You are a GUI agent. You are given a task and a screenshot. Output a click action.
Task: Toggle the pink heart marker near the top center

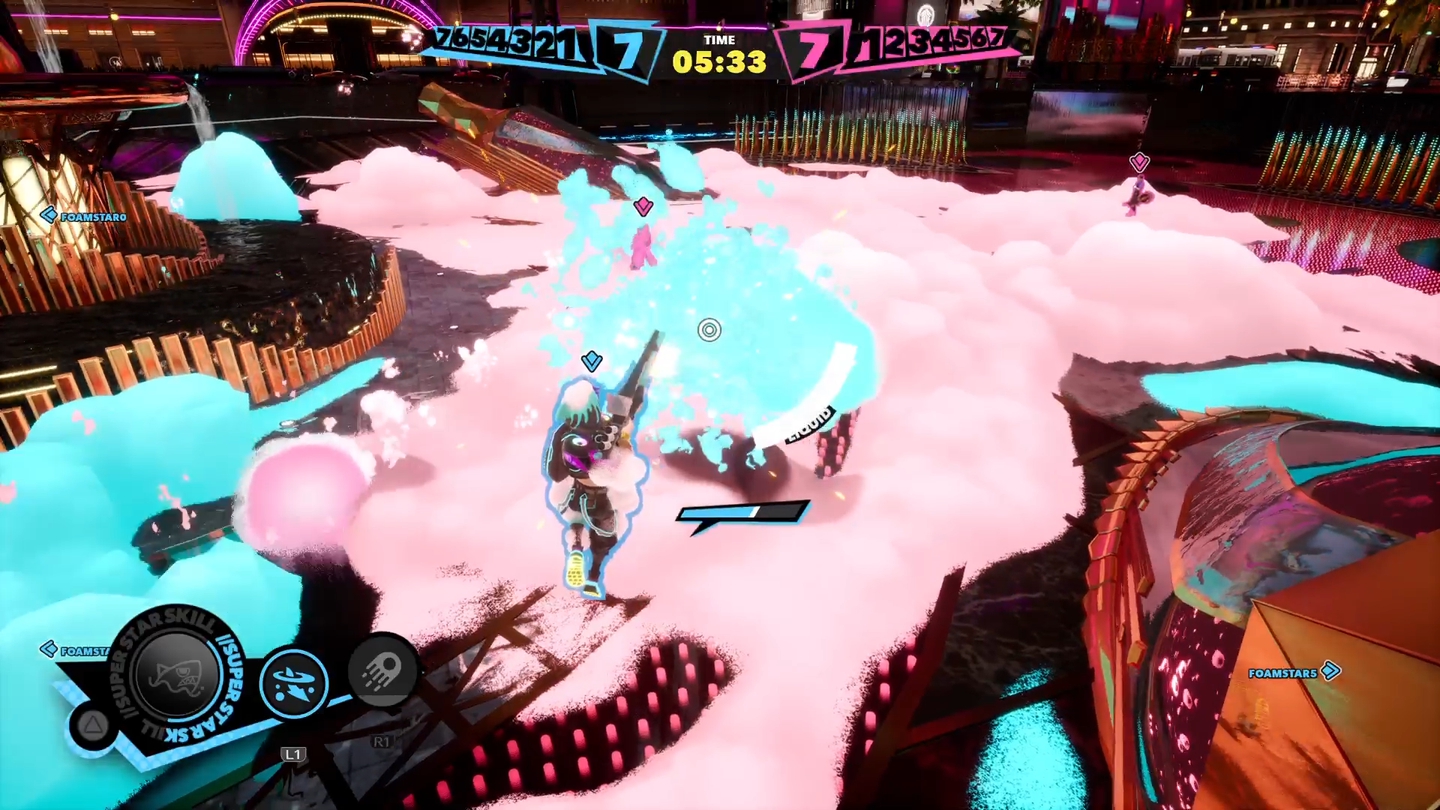tap(643, 206)
